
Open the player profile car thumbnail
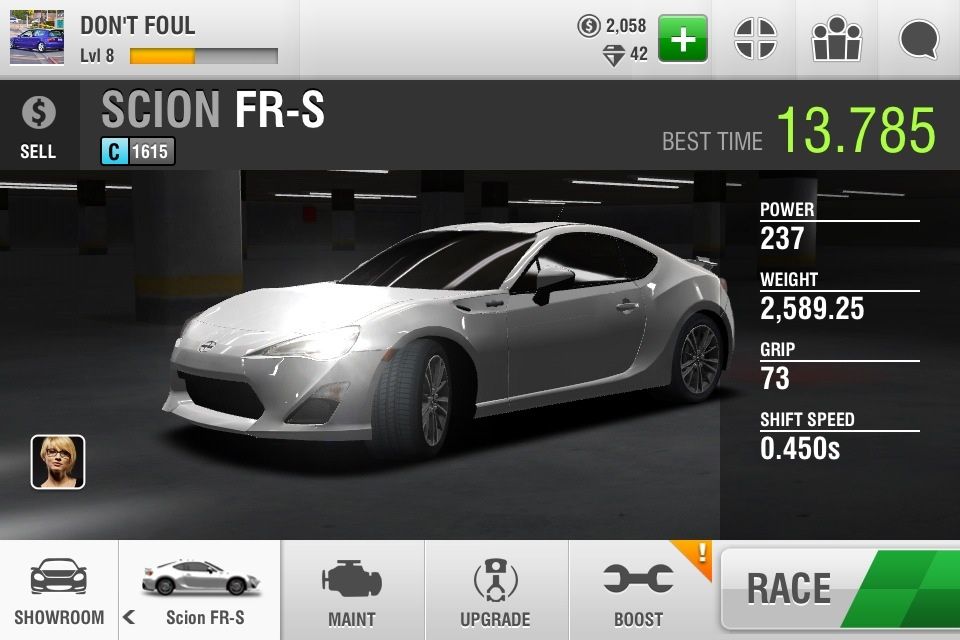pyautogui.click(x=37, y=38)
